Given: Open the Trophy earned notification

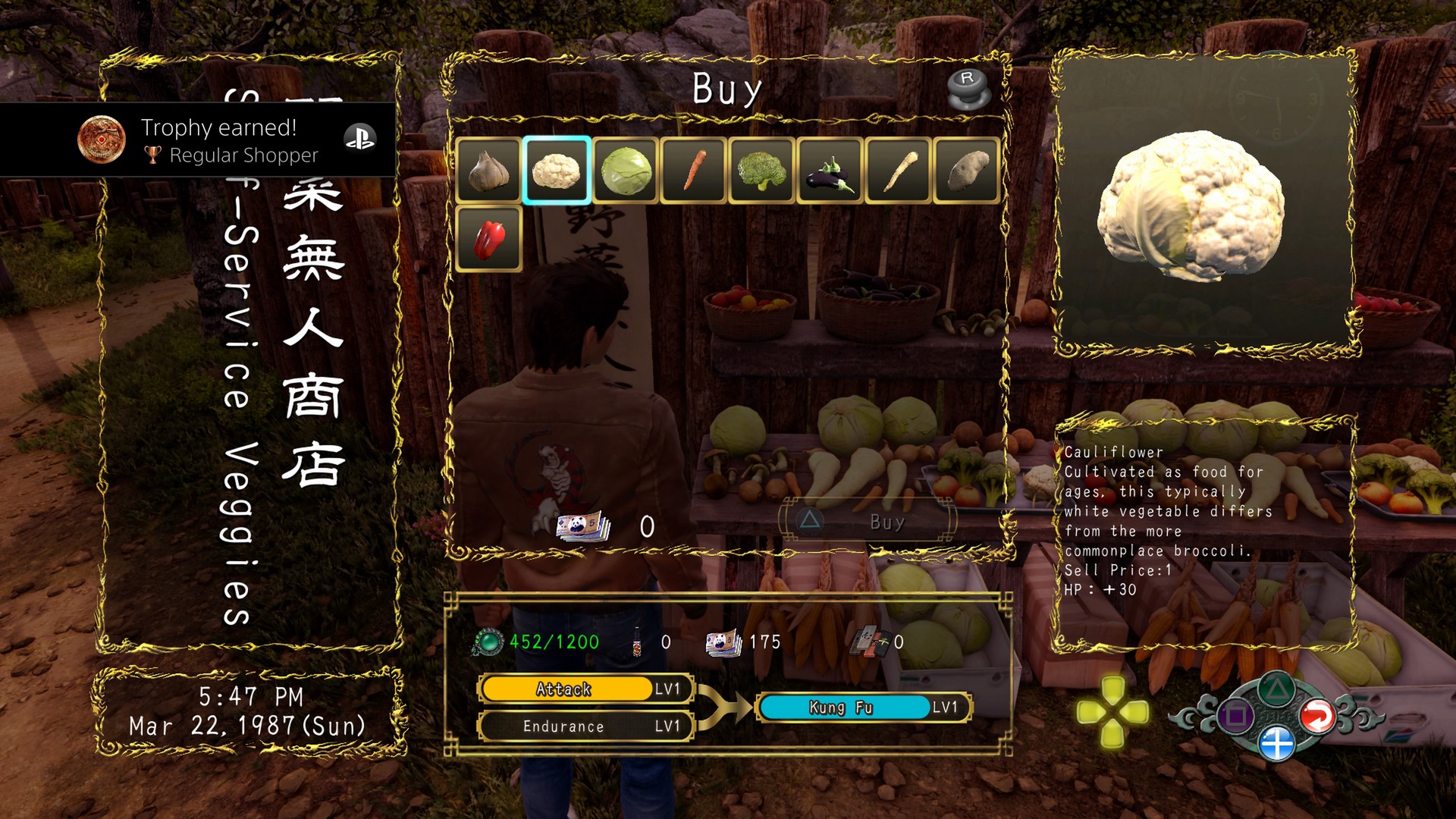Looking at the screenshot, I should [x=197, y=140].
